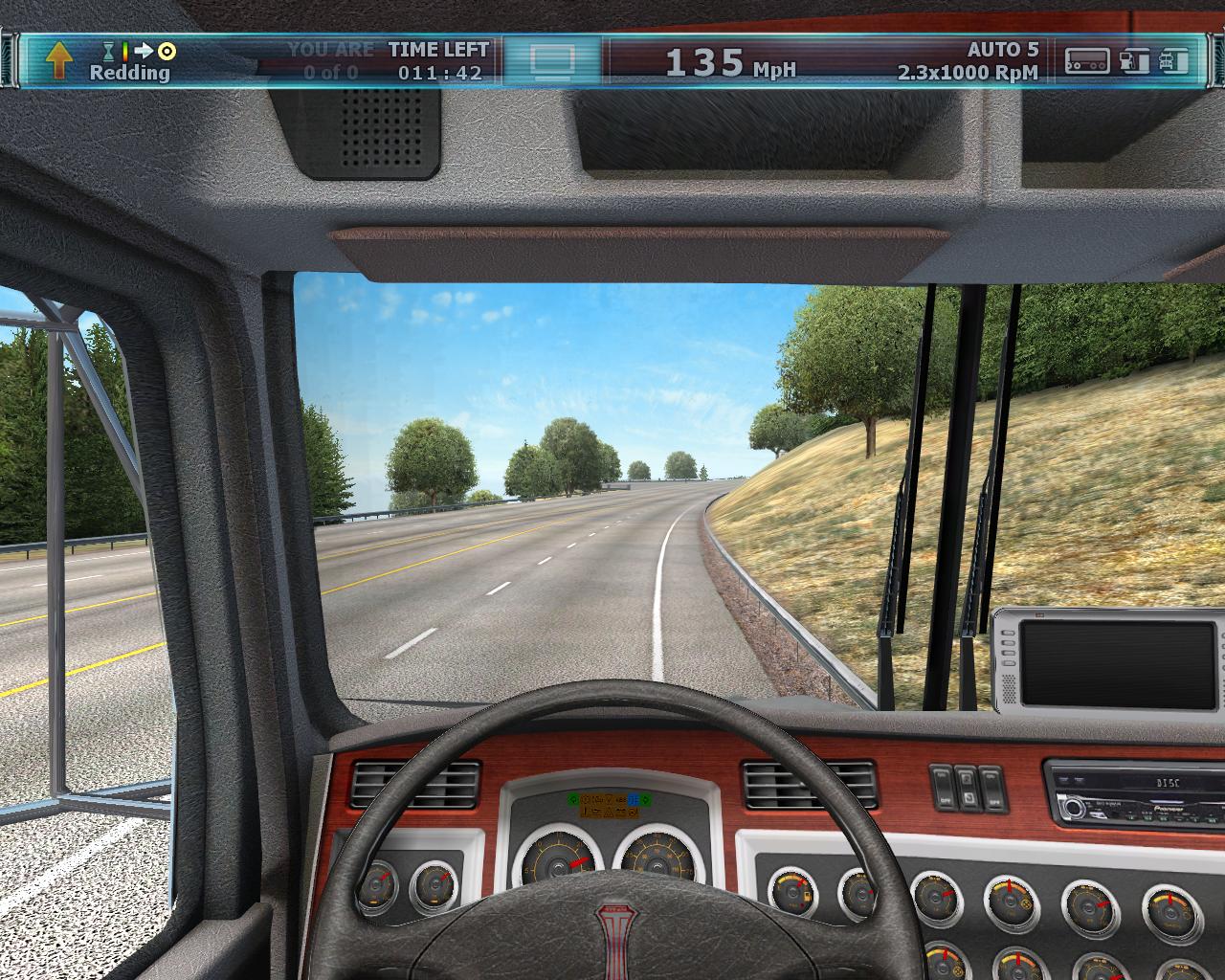Select the truck damage status icon
The width and height of the screenshot is (1225, 980).
pyautogui.click(x=1174, y=60)
